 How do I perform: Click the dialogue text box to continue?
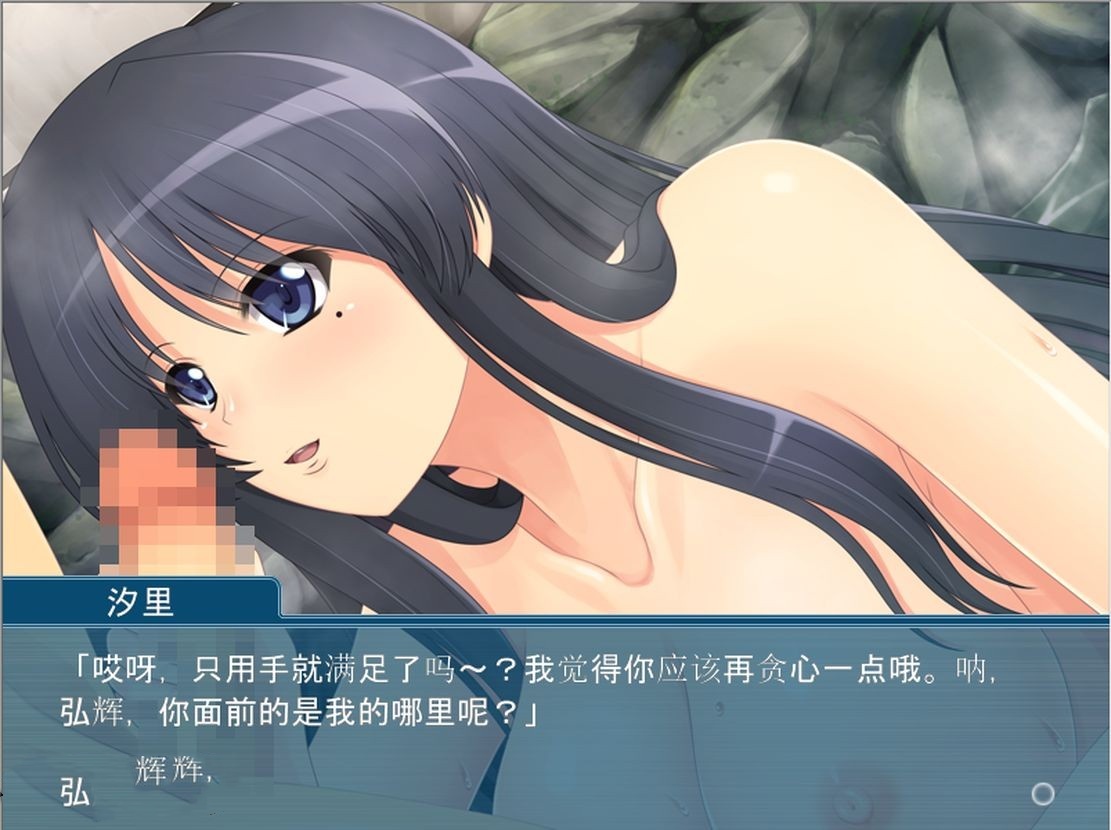coord(555,720)
